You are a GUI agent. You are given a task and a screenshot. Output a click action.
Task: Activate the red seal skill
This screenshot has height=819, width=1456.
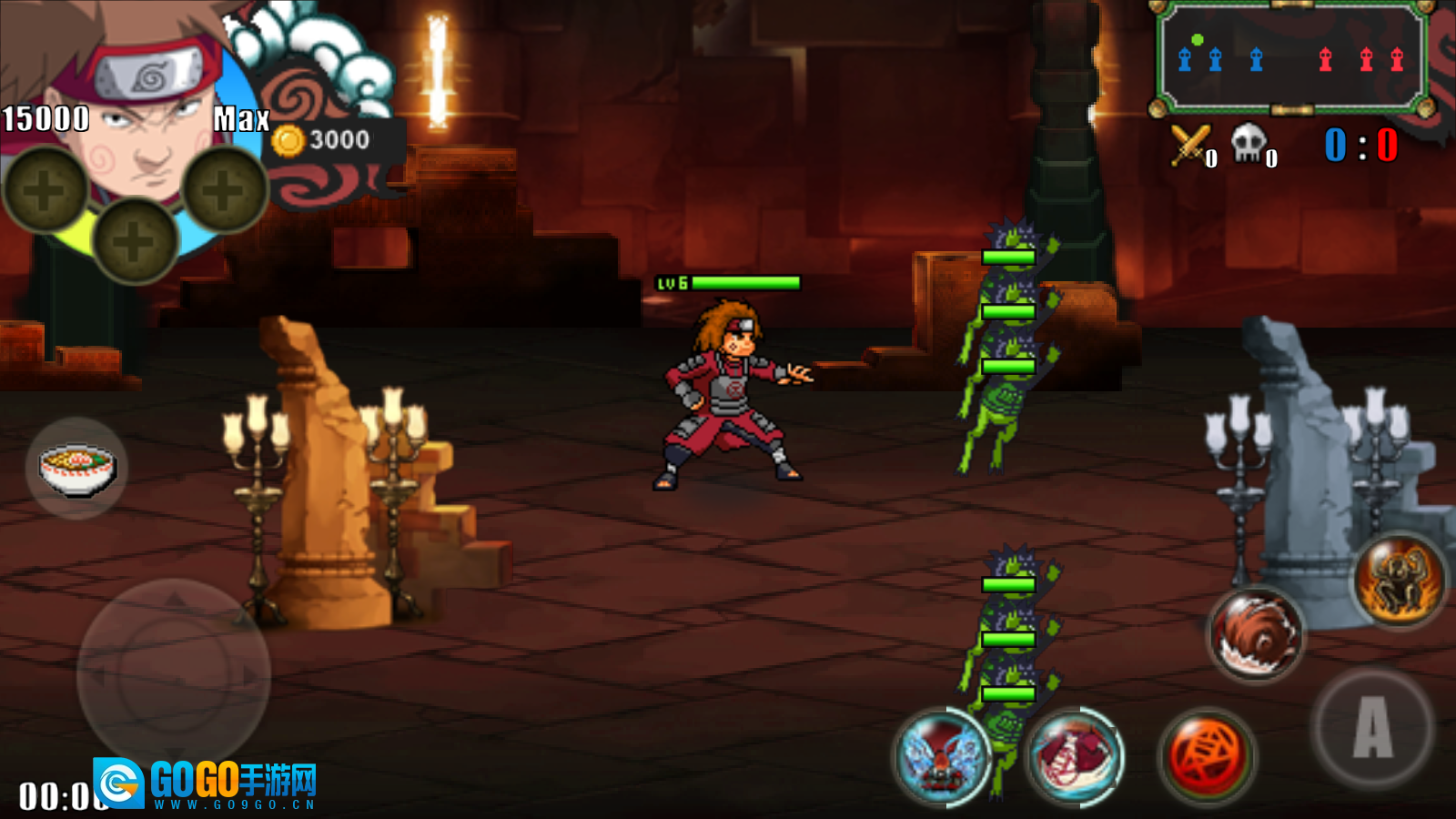[1208, 756]
